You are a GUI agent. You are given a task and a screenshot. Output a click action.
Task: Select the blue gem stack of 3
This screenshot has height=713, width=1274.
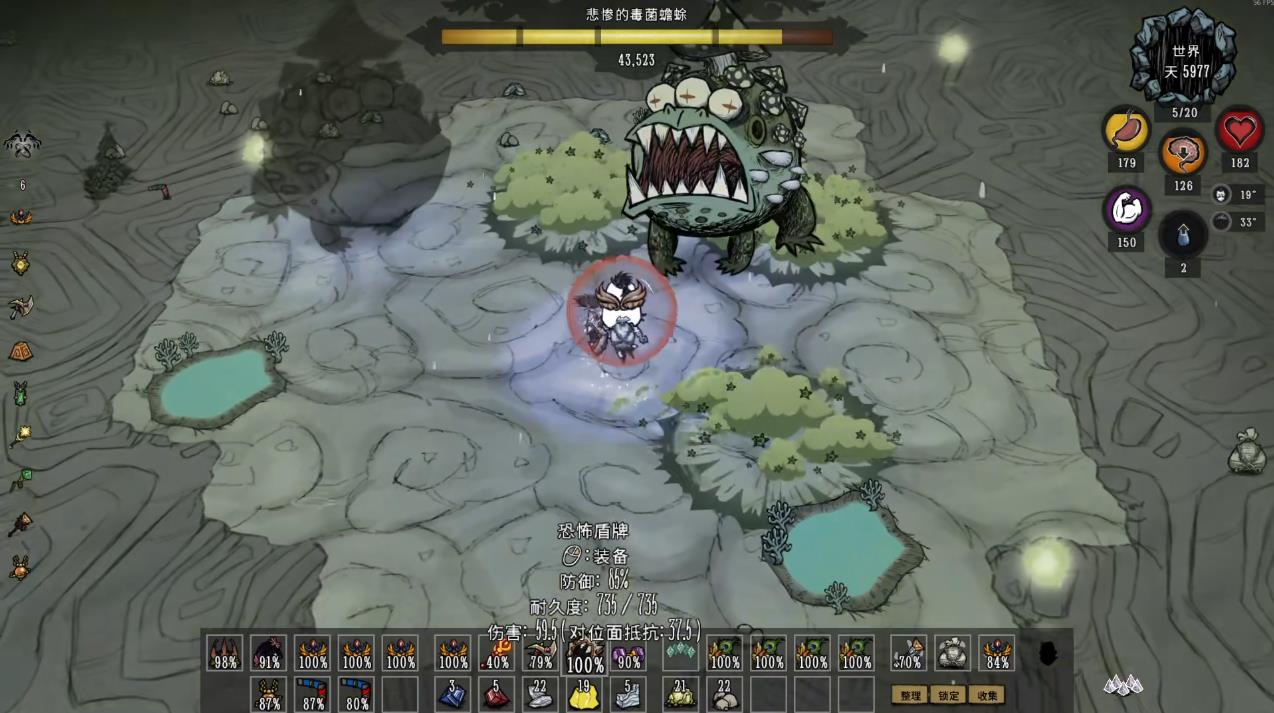(452, 693)
